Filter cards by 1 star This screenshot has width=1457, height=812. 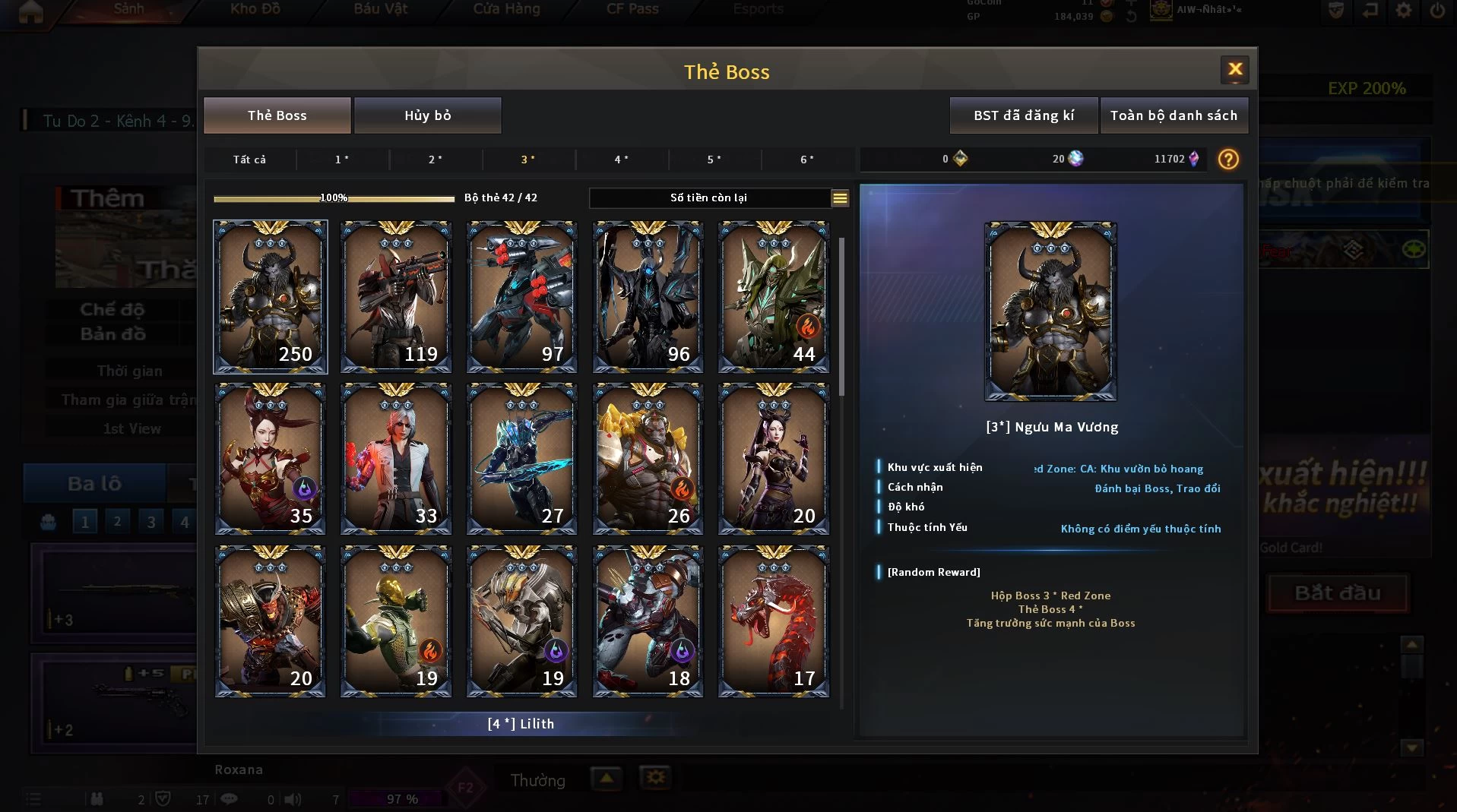(x=342, y=160)
